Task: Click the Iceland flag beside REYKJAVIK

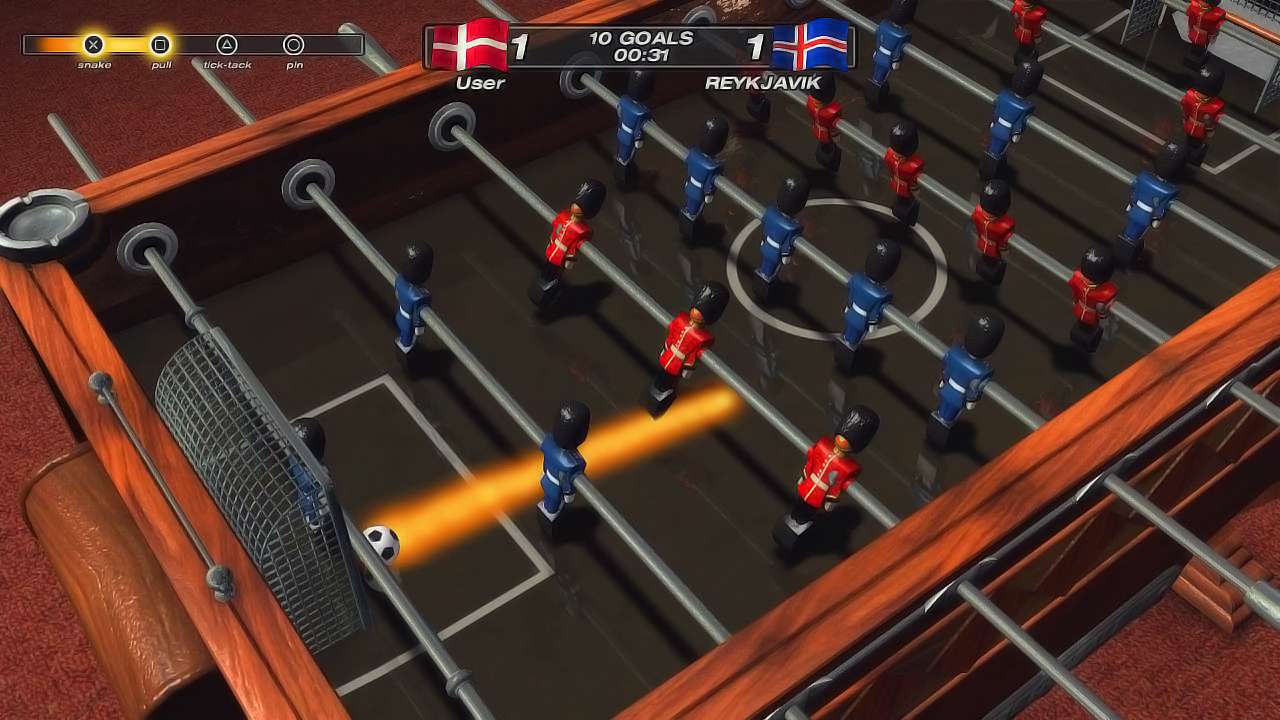Action: point(811,44)
